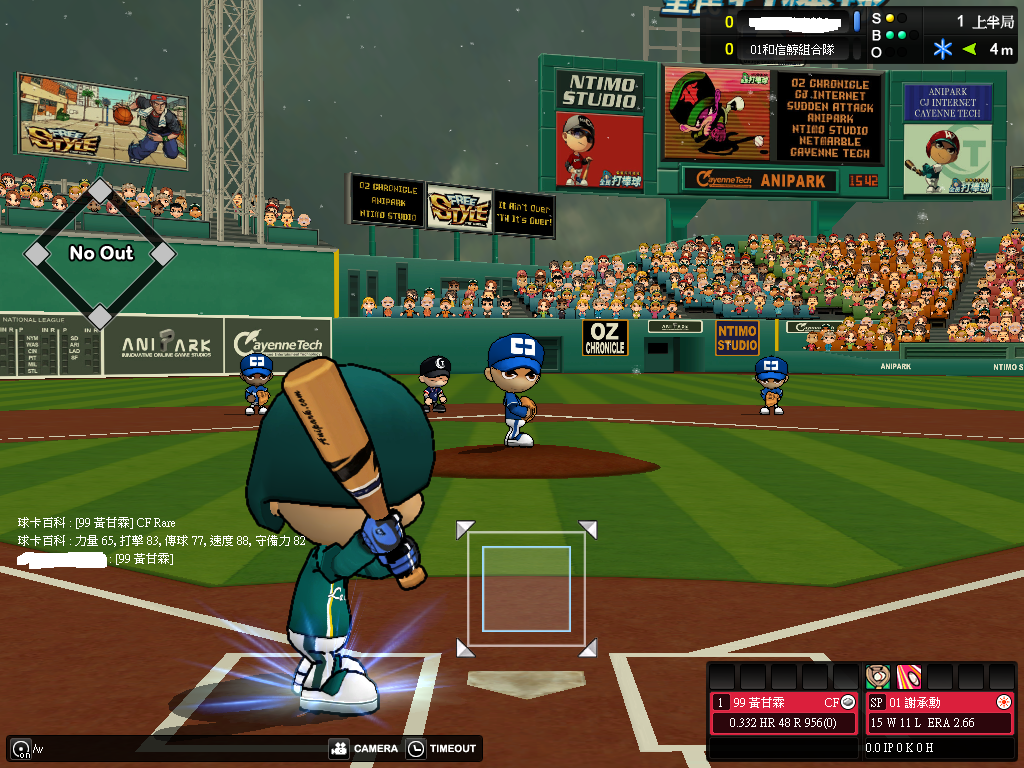Call a TIMEOUT
Viewport: 1024px width, 768px height.
pos(442,748)
